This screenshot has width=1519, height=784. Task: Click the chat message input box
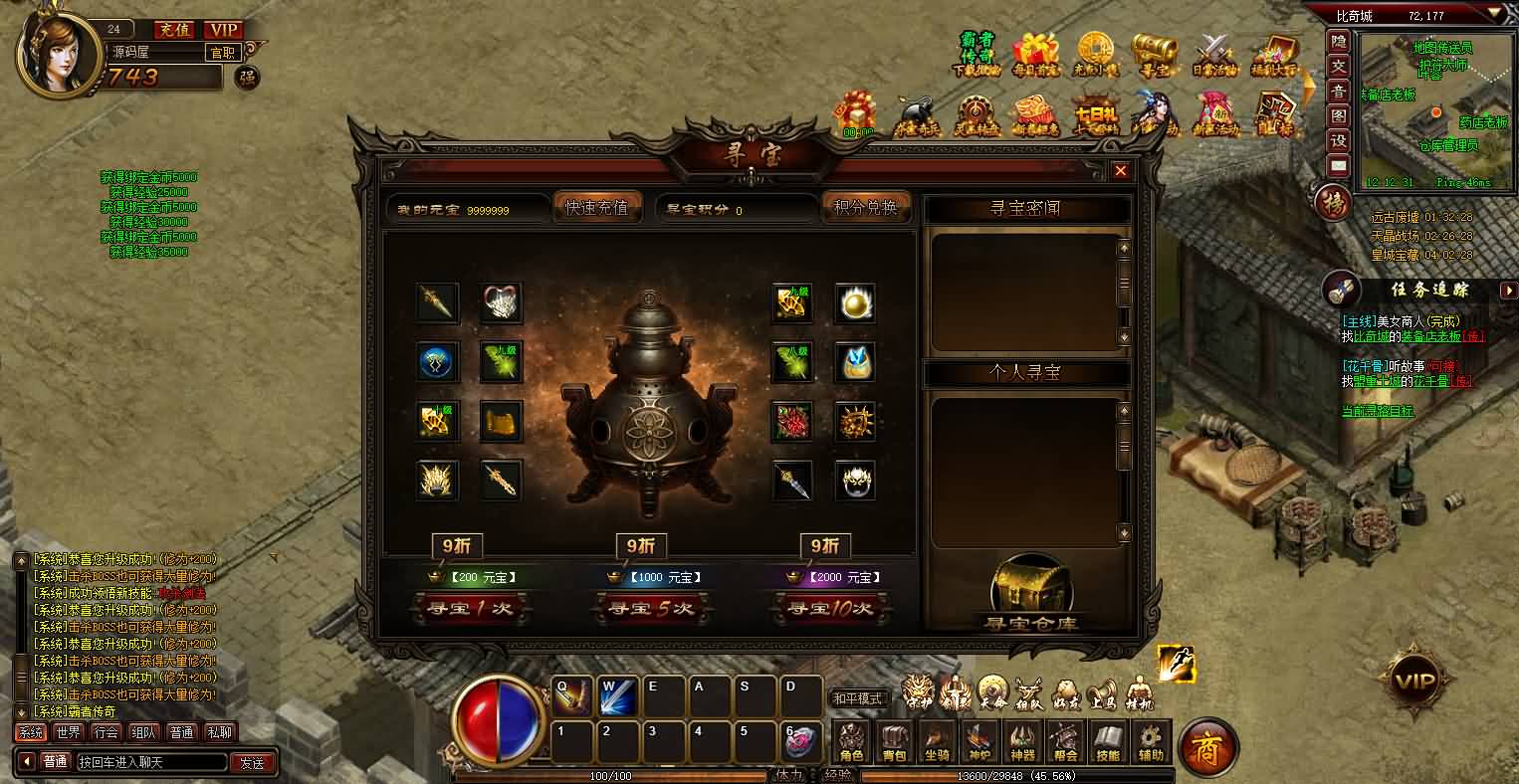click(151, 762)
